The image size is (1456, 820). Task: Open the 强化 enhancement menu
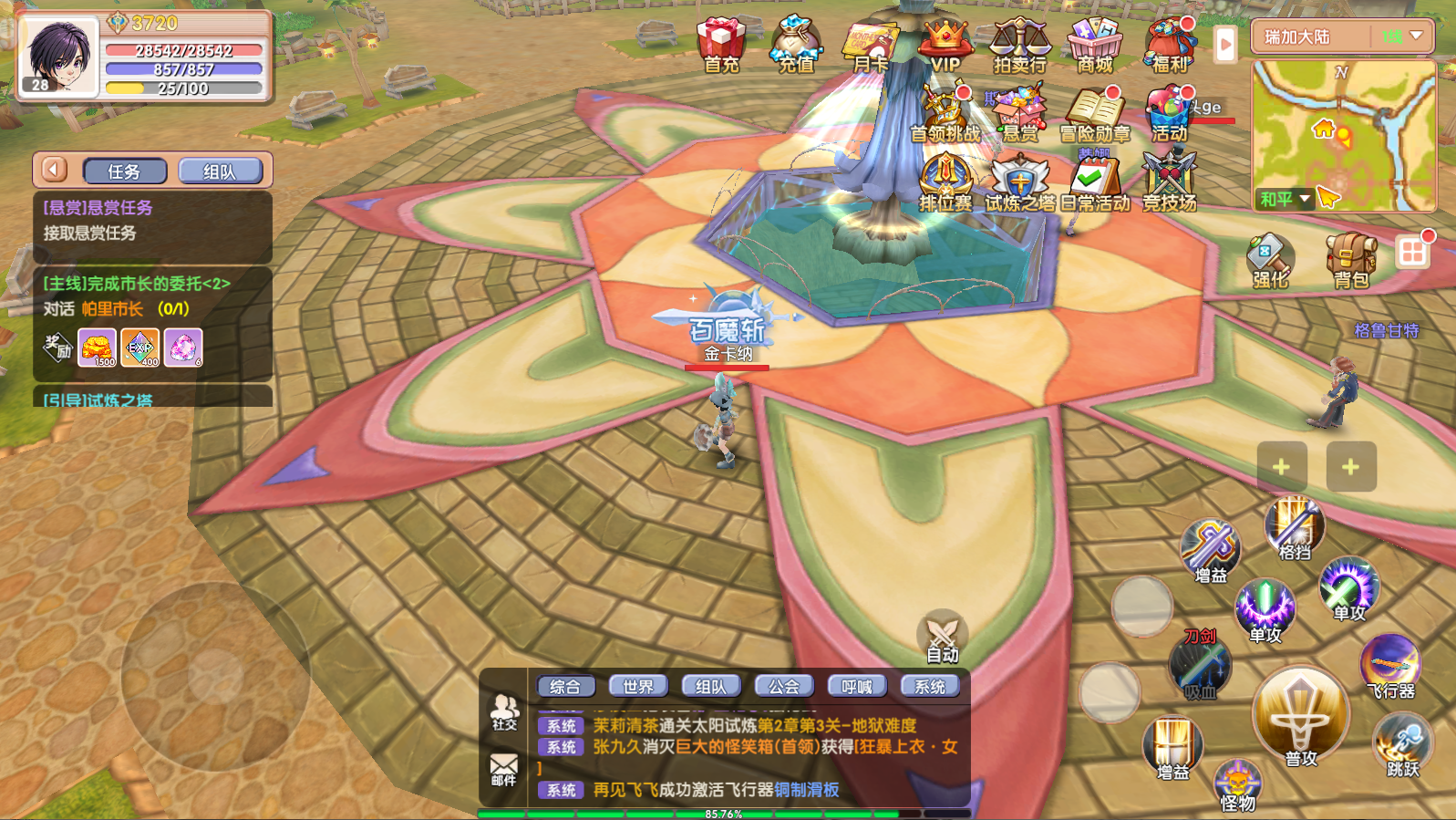click(x=1269, y=259)
